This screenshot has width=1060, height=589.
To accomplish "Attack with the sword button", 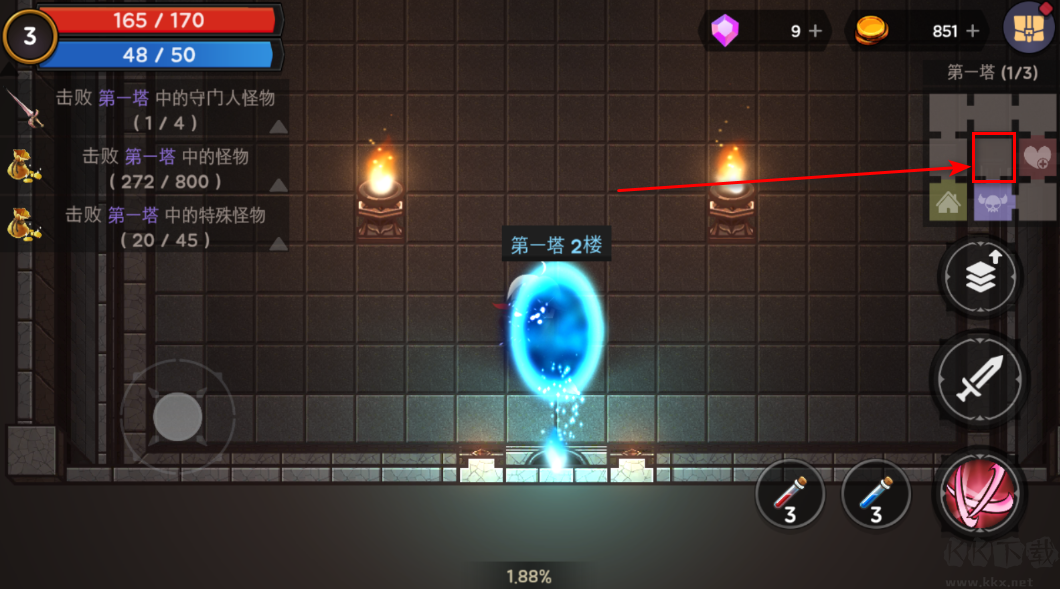I will 979,379.
